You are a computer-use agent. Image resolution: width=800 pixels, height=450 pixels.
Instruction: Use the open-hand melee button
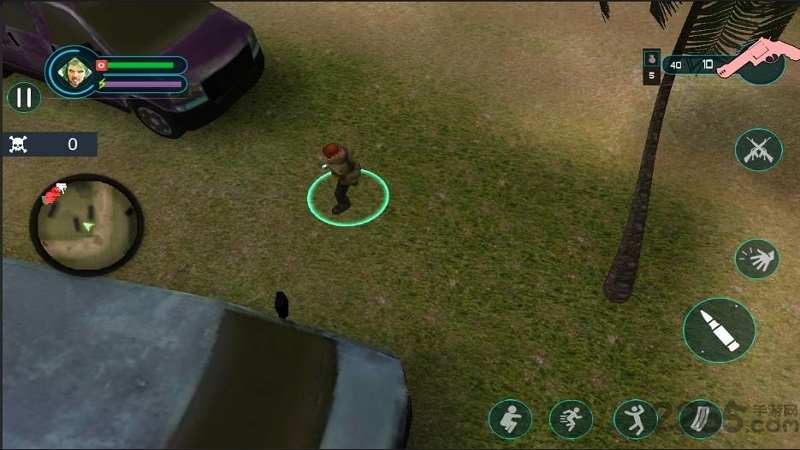757,259
